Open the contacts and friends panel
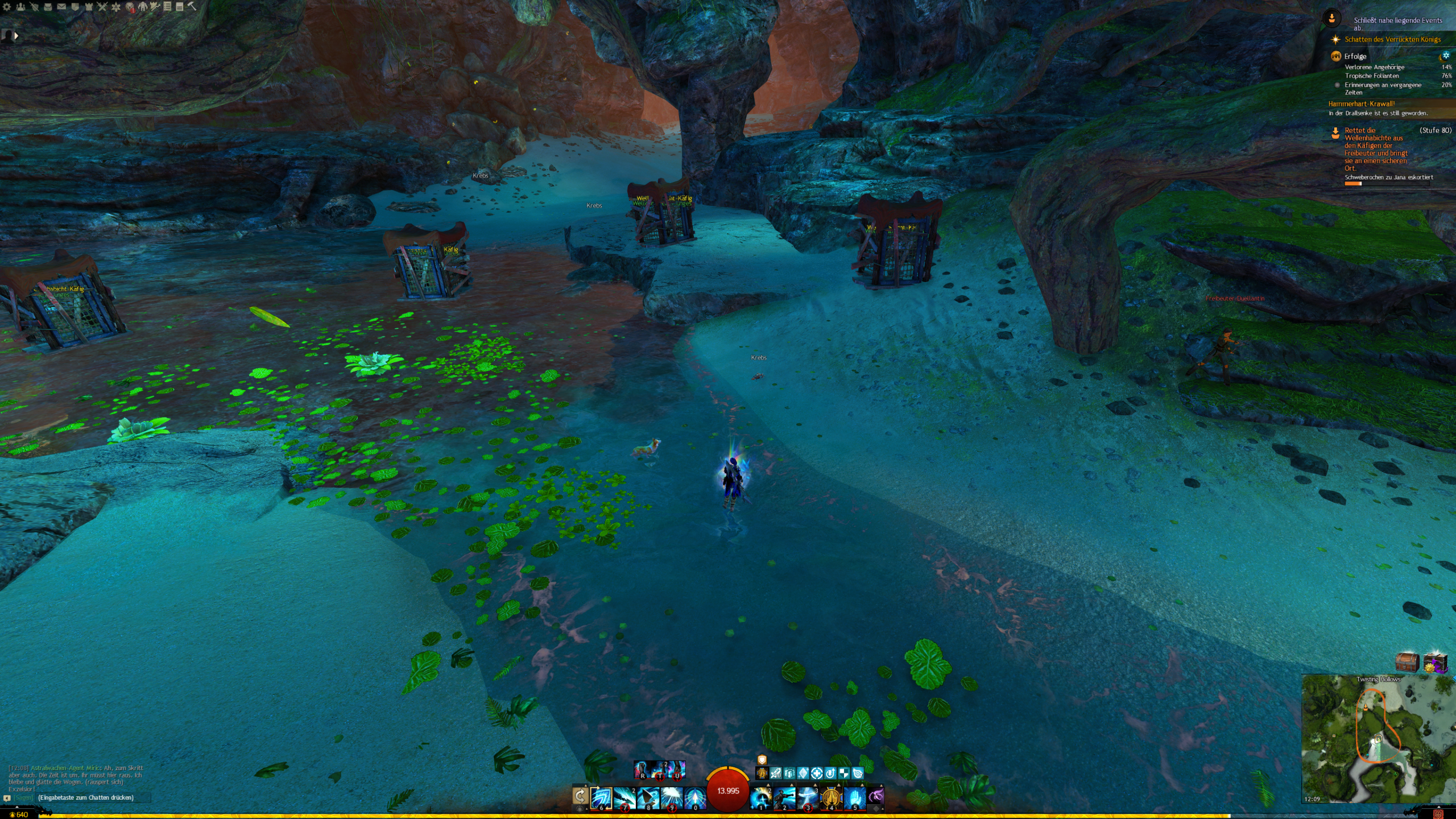The width and height of the screenshot is (1456, 819). pyautogui.click(x=20, y=7)
